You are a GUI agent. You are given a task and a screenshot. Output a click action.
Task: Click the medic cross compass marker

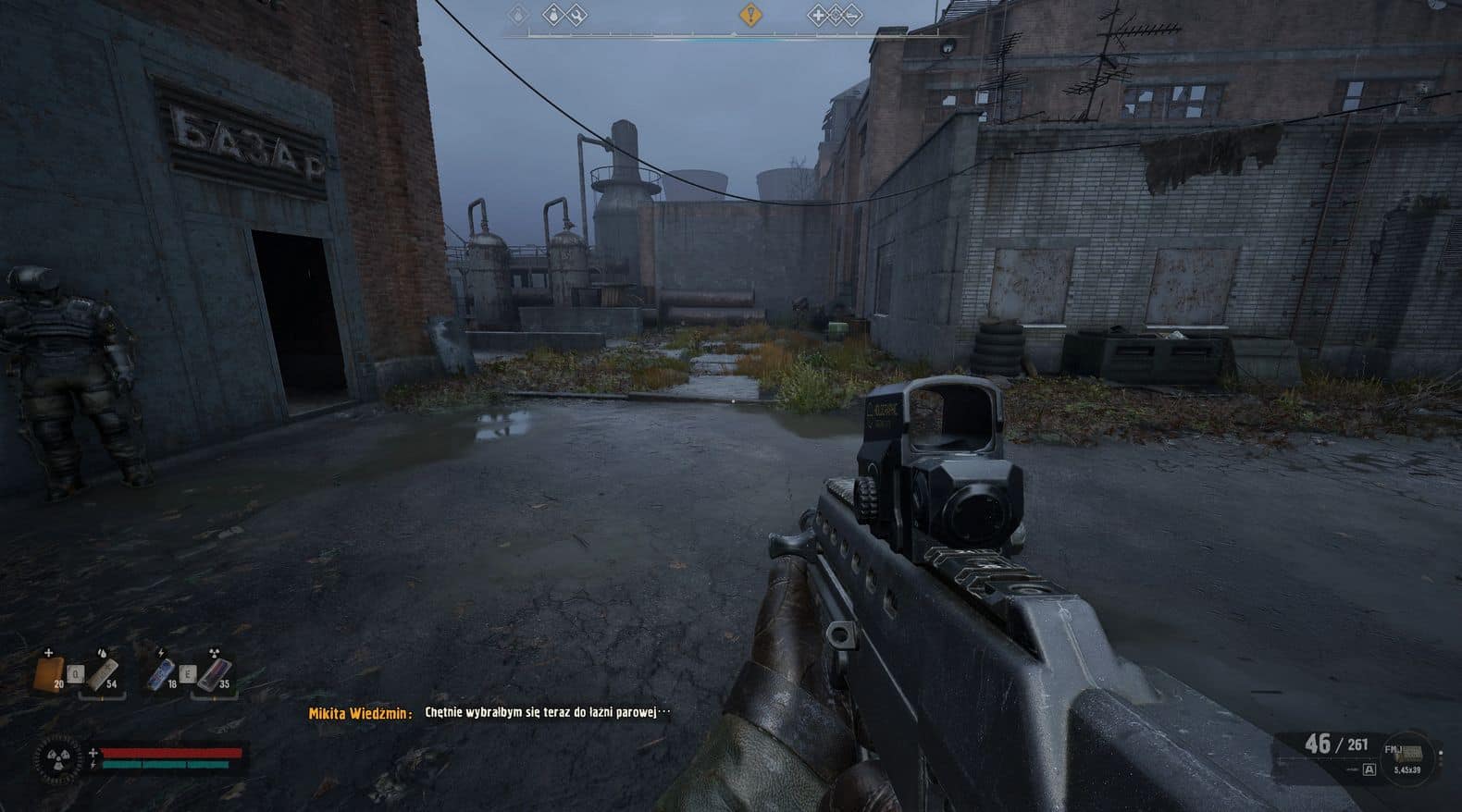pos(817,15)
